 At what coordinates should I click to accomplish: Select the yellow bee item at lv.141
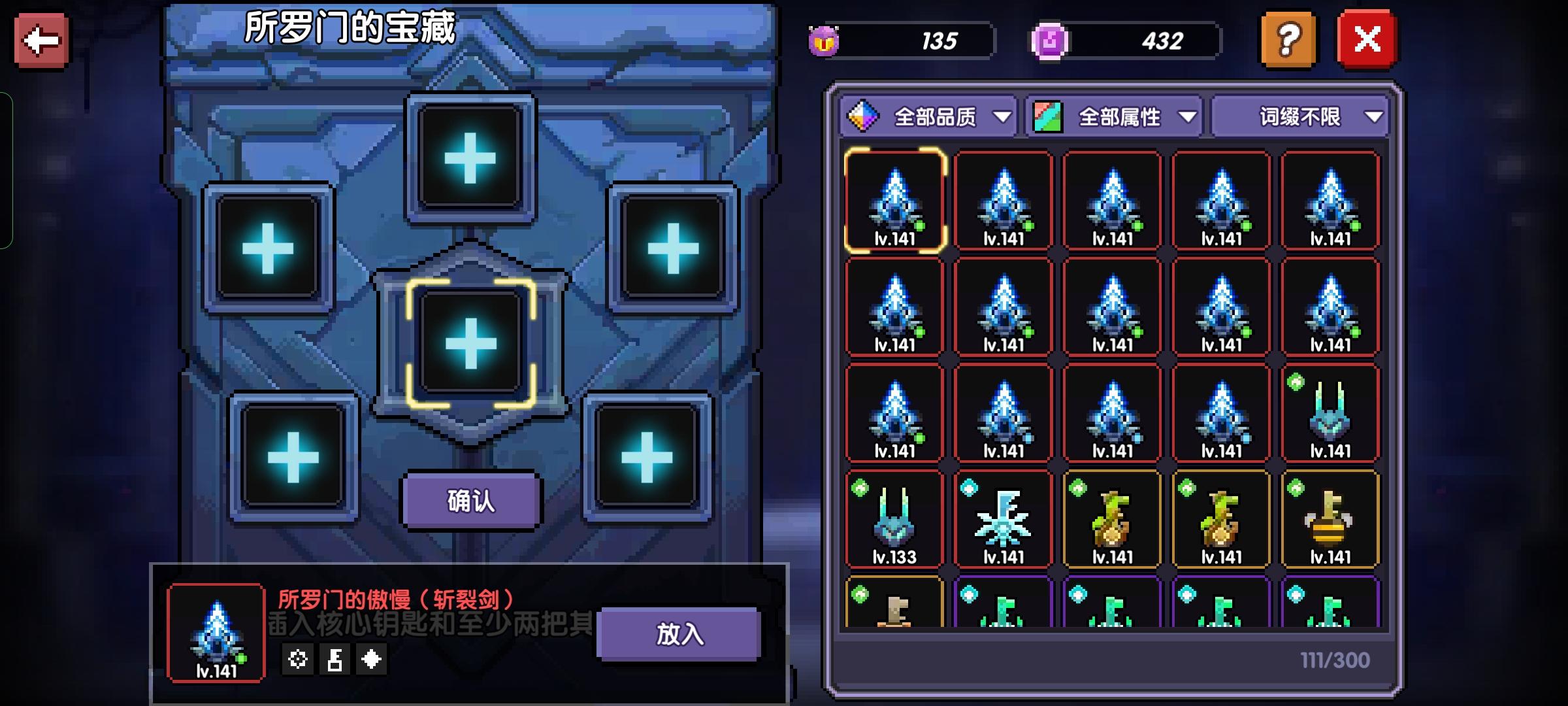tap(1330, 520)
